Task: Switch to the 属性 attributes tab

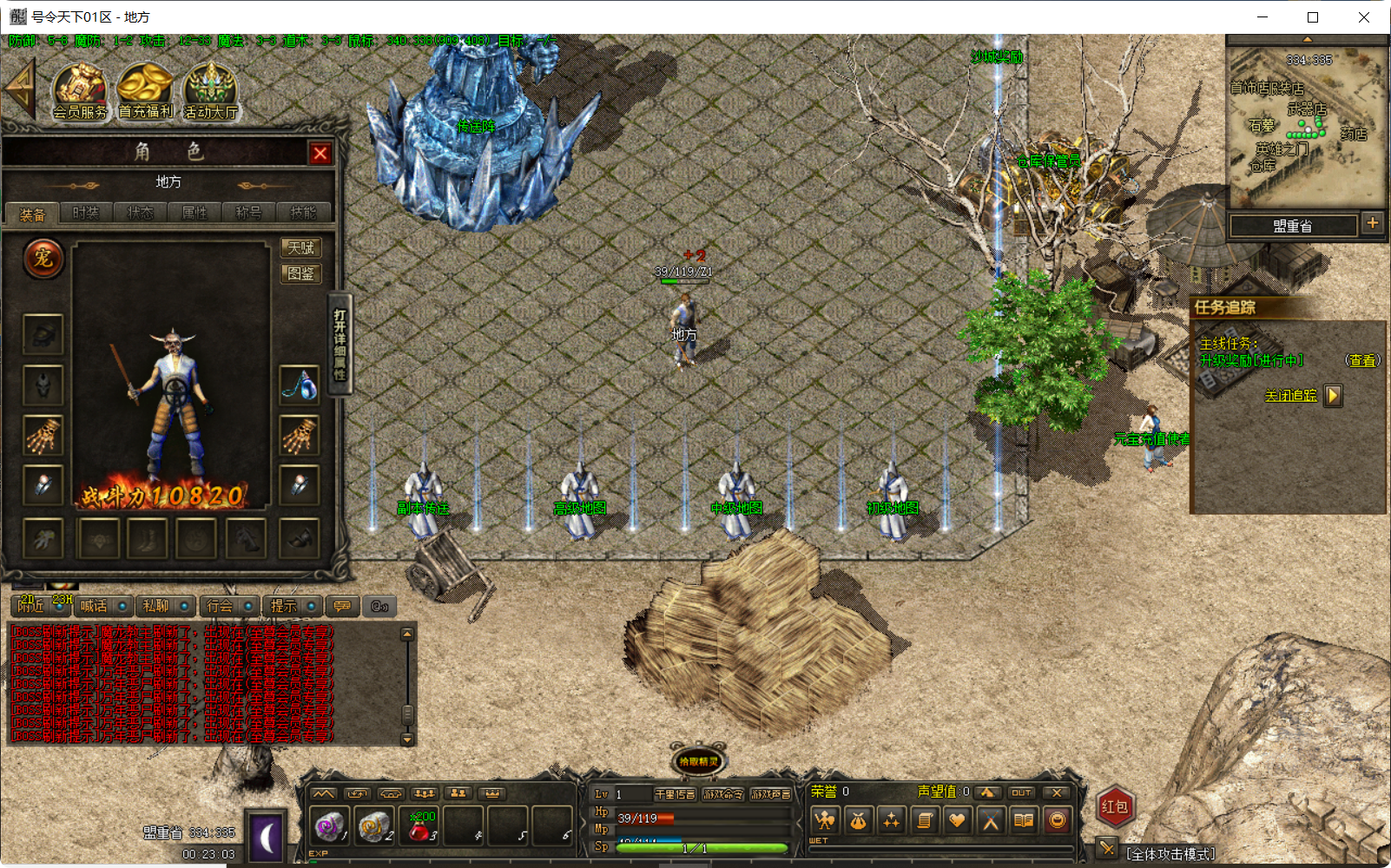Action: click(194, 212)
